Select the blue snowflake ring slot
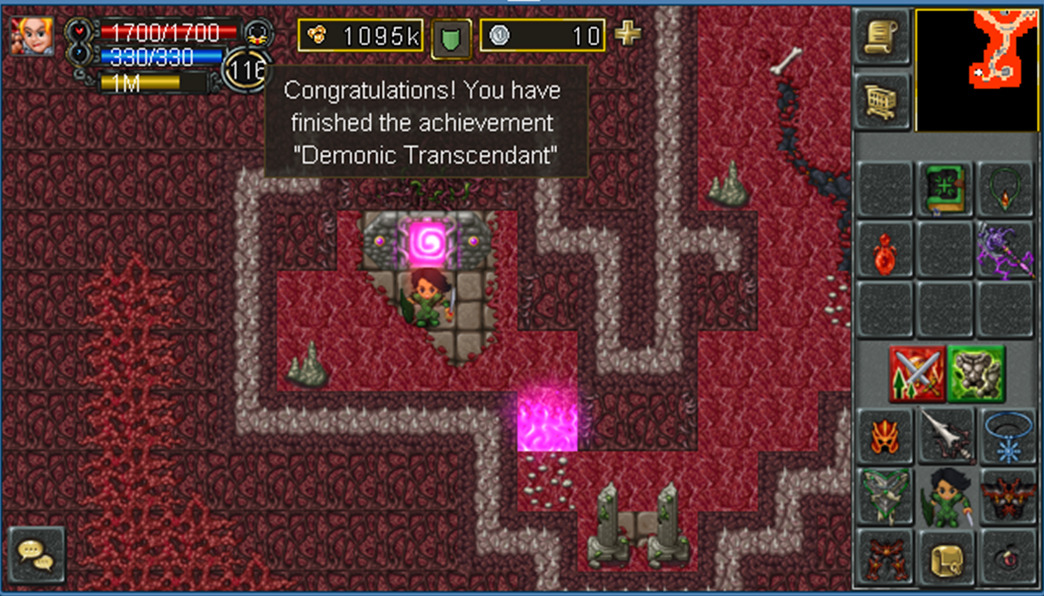Screen dimensions: 1044x596 coord(1005,436)
